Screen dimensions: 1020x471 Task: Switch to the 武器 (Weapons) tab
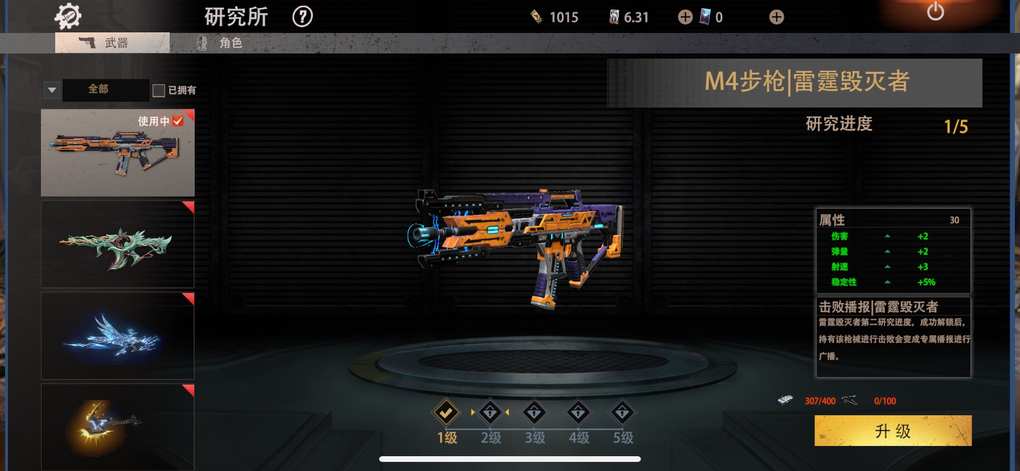[x=111, y=43]
